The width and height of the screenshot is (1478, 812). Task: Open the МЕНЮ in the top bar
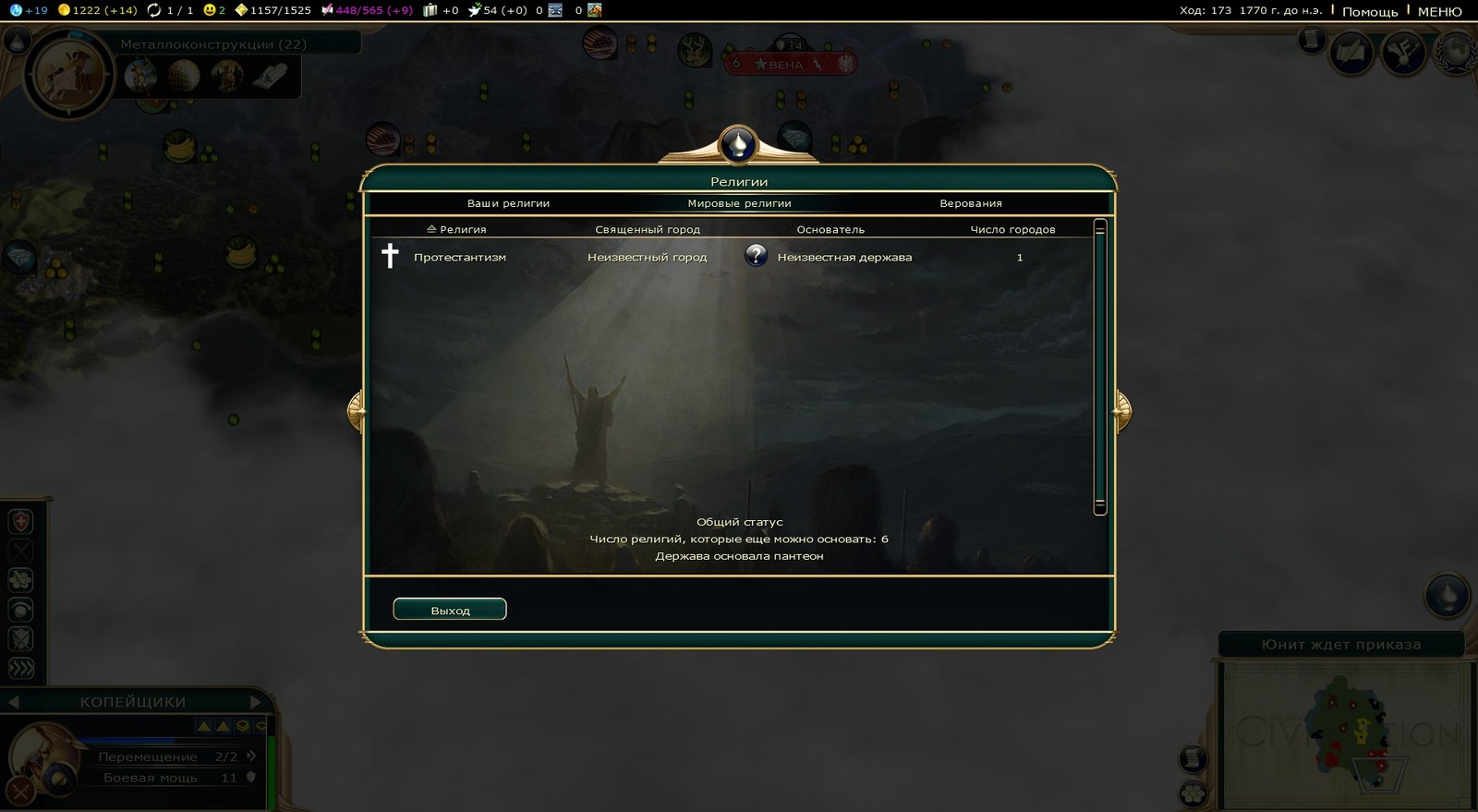(1439, 11)
